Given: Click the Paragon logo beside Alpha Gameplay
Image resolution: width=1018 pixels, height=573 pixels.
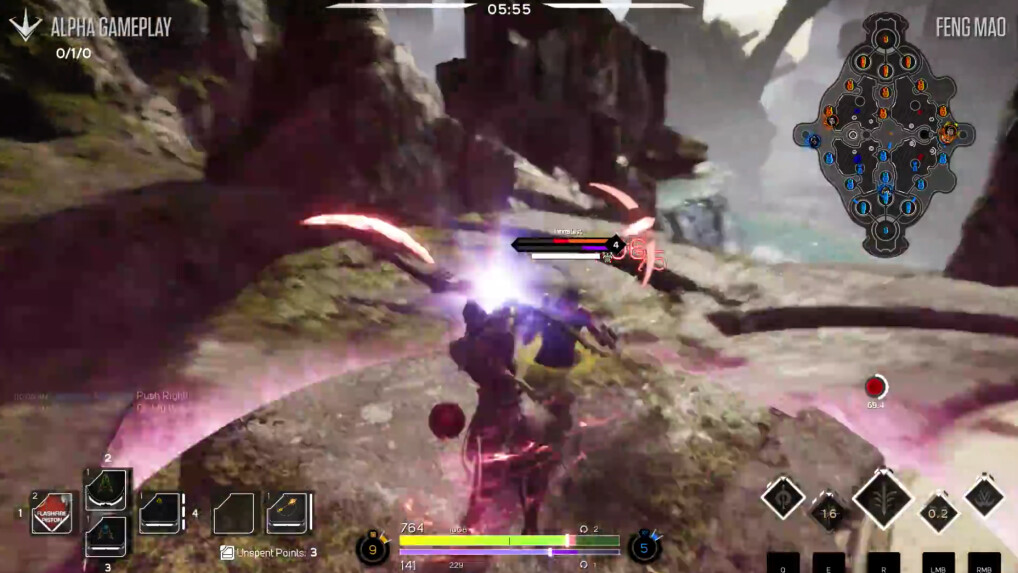Looking at the screenshot, I should coord(24,25).
